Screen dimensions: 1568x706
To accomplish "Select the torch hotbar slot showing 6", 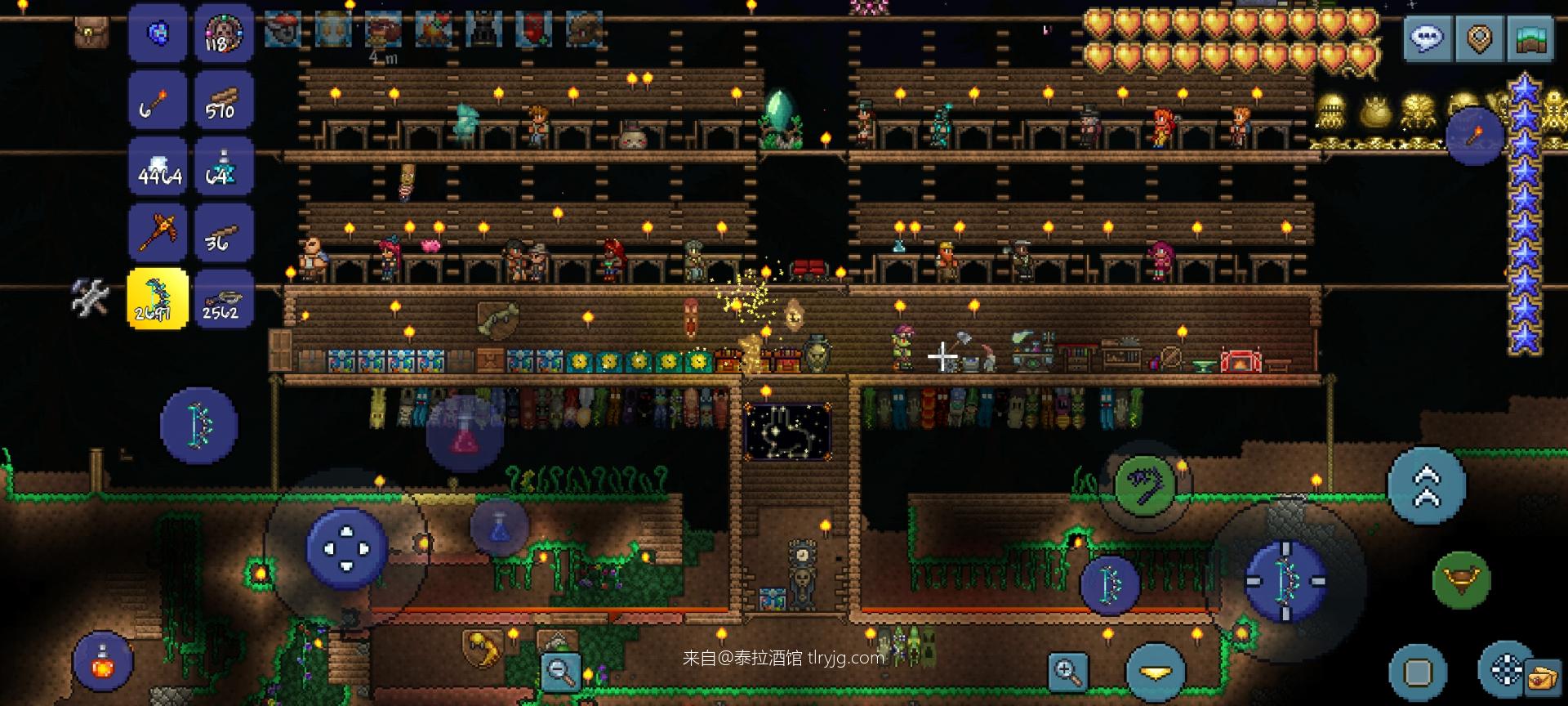I will click(x=158, y=101).
